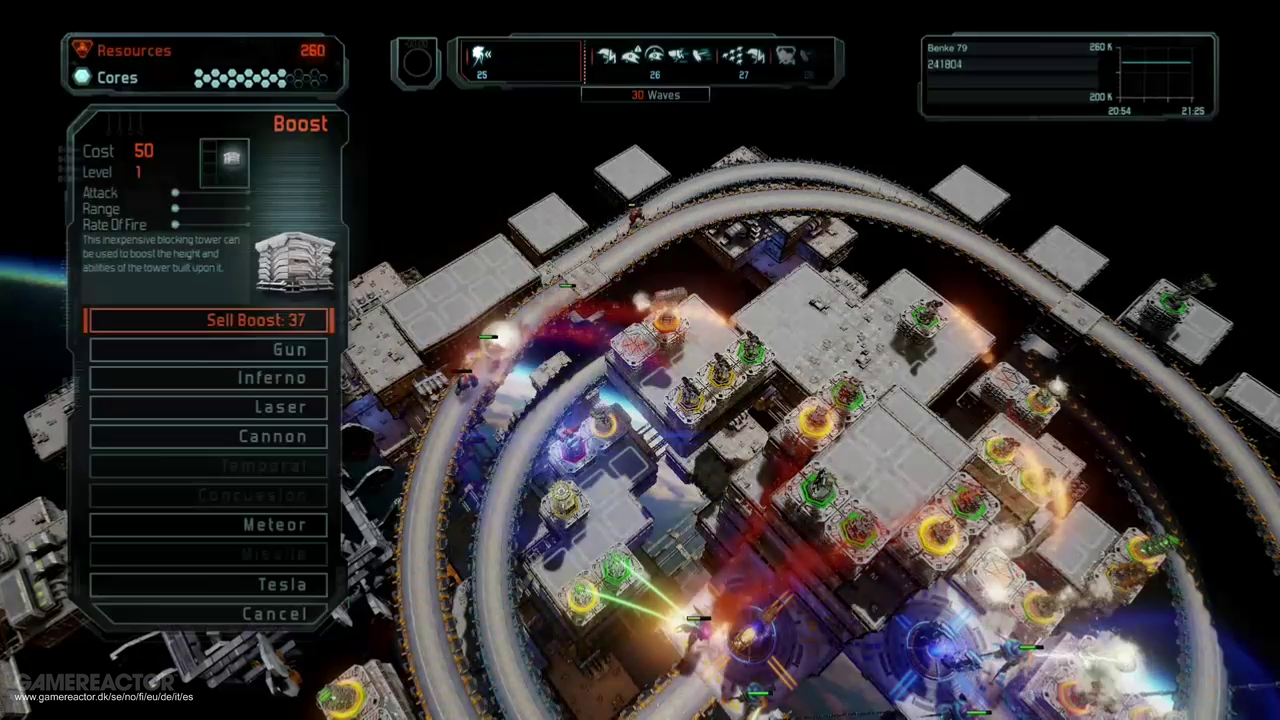Adjust the Attack stat slider
The width and height of the screenshot is (1280, 720).
click(175, 192)
